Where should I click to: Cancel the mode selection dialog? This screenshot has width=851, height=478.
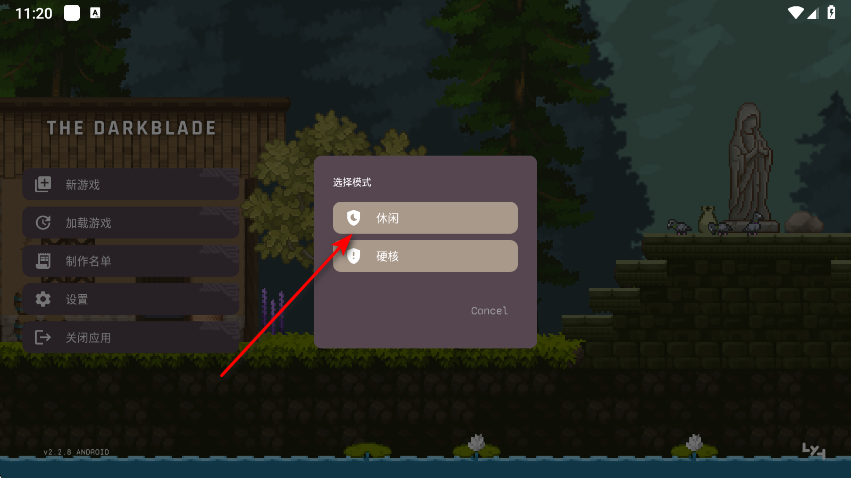tap(489, 311)
